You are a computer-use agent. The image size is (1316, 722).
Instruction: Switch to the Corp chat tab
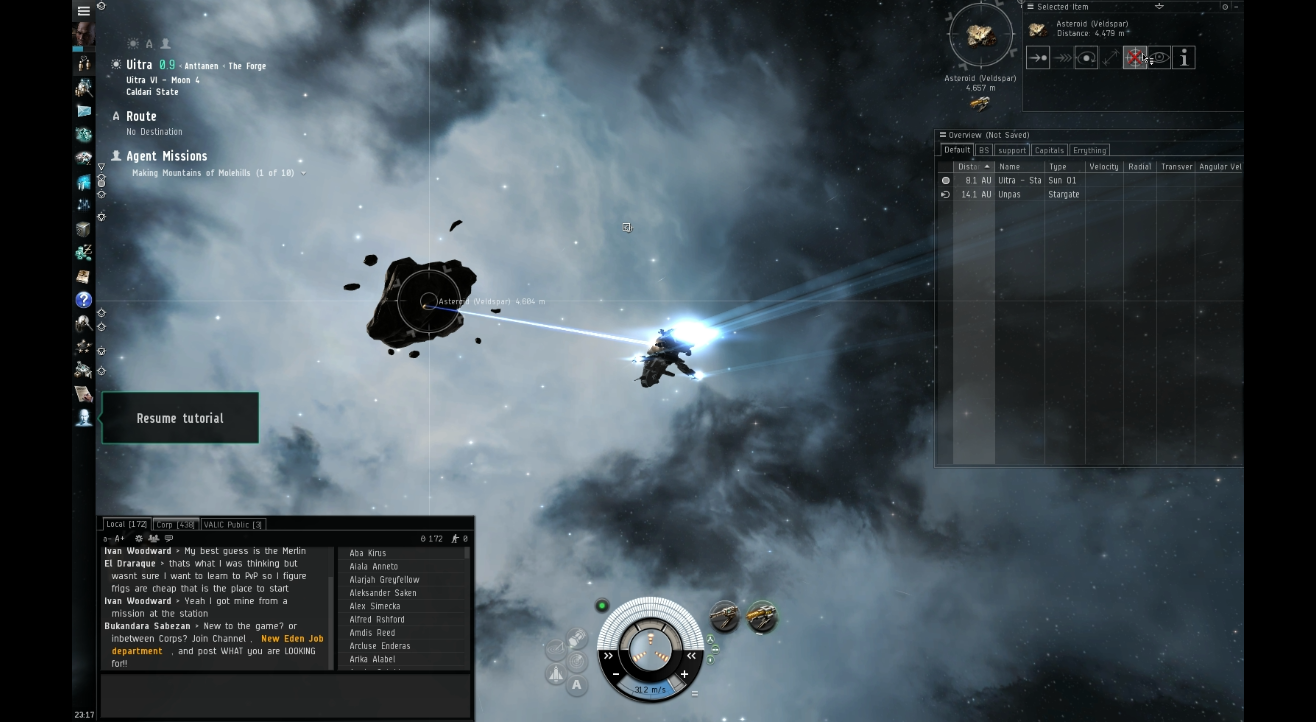pos(173,523)
